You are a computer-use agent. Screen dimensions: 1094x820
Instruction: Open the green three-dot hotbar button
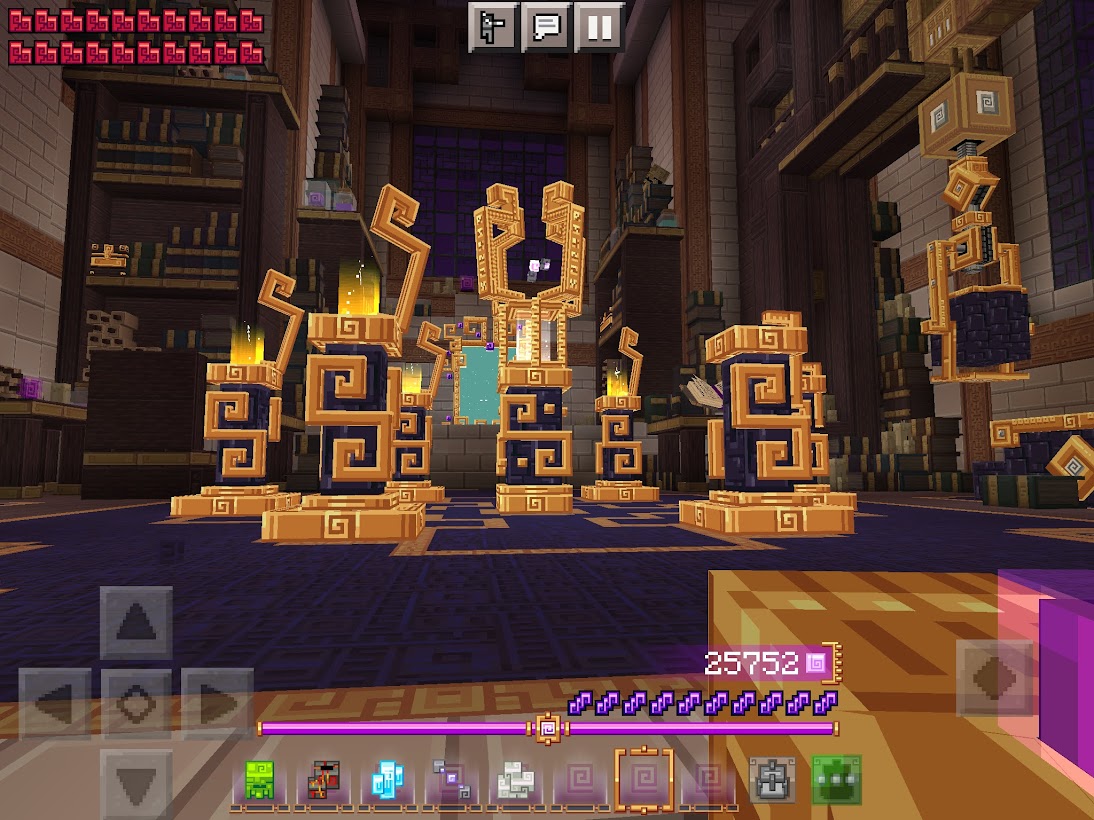coord(836,781)
